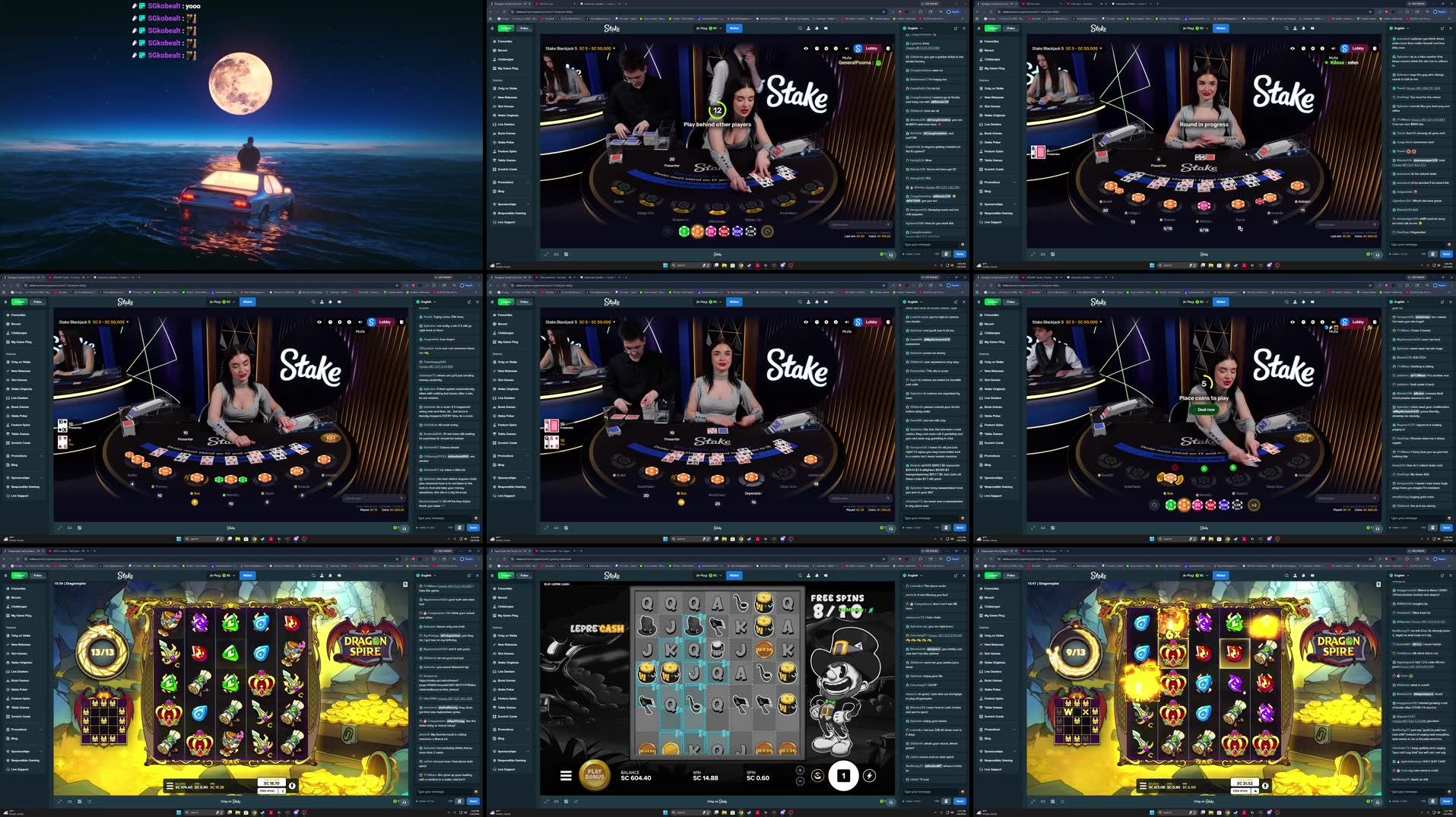This screenshot has height=817, width=1456.
Task: Open the Stake search icon
Action: (x=800, y=28)
